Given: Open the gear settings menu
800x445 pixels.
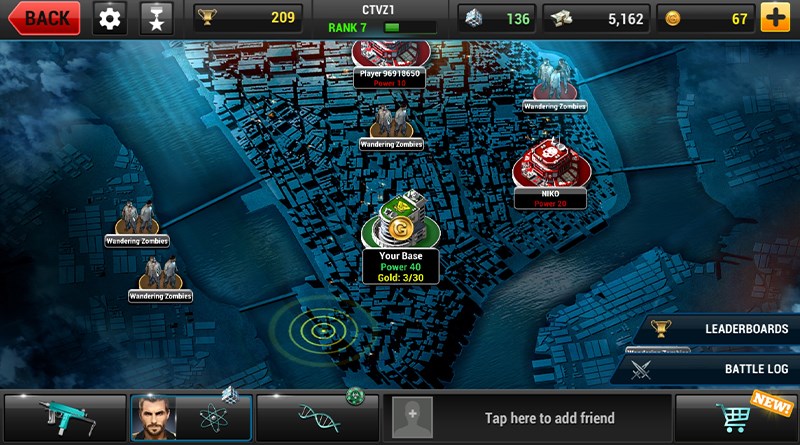Looking at the screenshot, I should 110,18.
